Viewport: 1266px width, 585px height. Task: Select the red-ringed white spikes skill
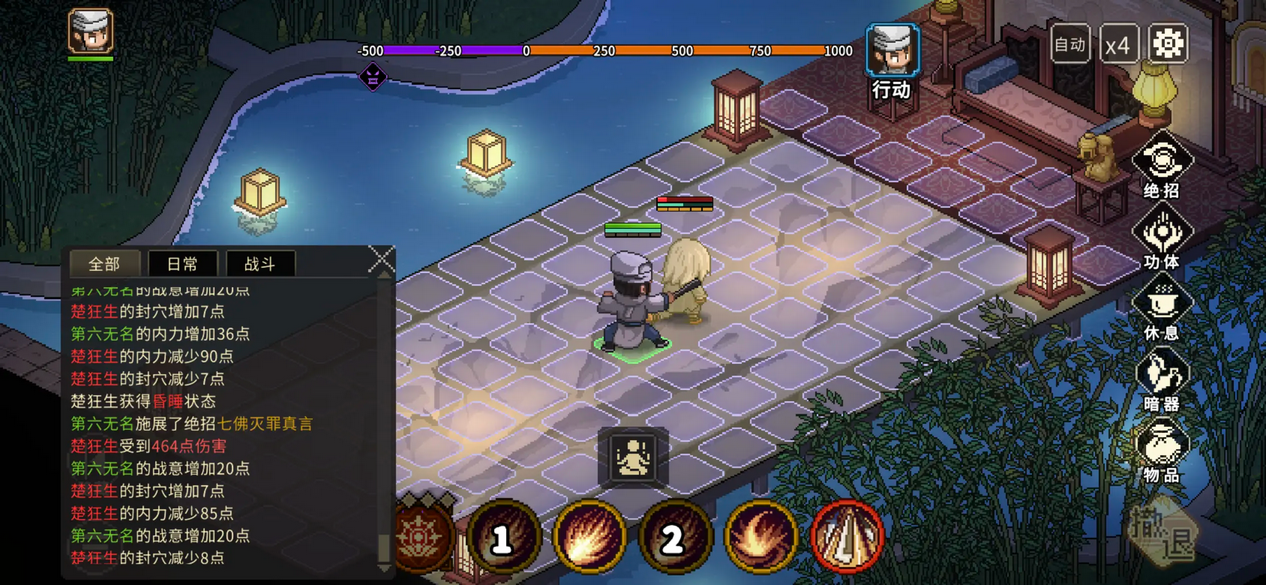coord(847,538)
